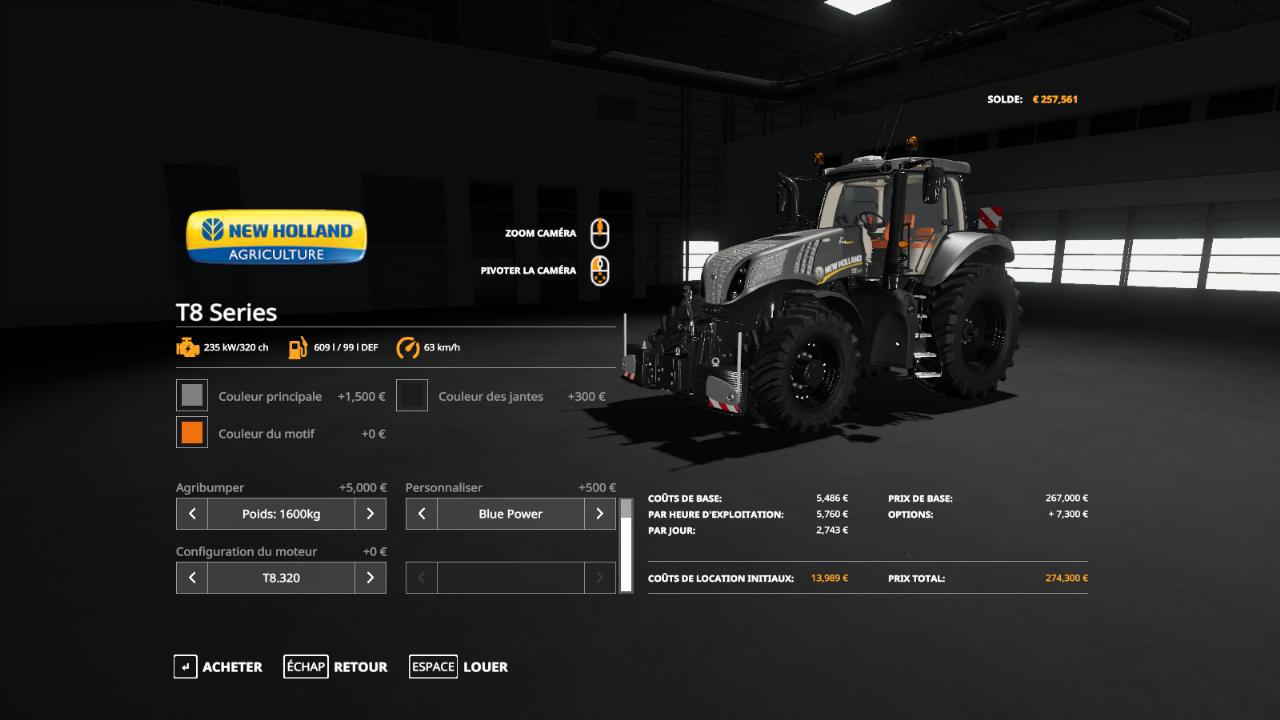Choose next engine configuration after T8.320
The height and width of the screenshot is (720, 1280).
(370, 578)
